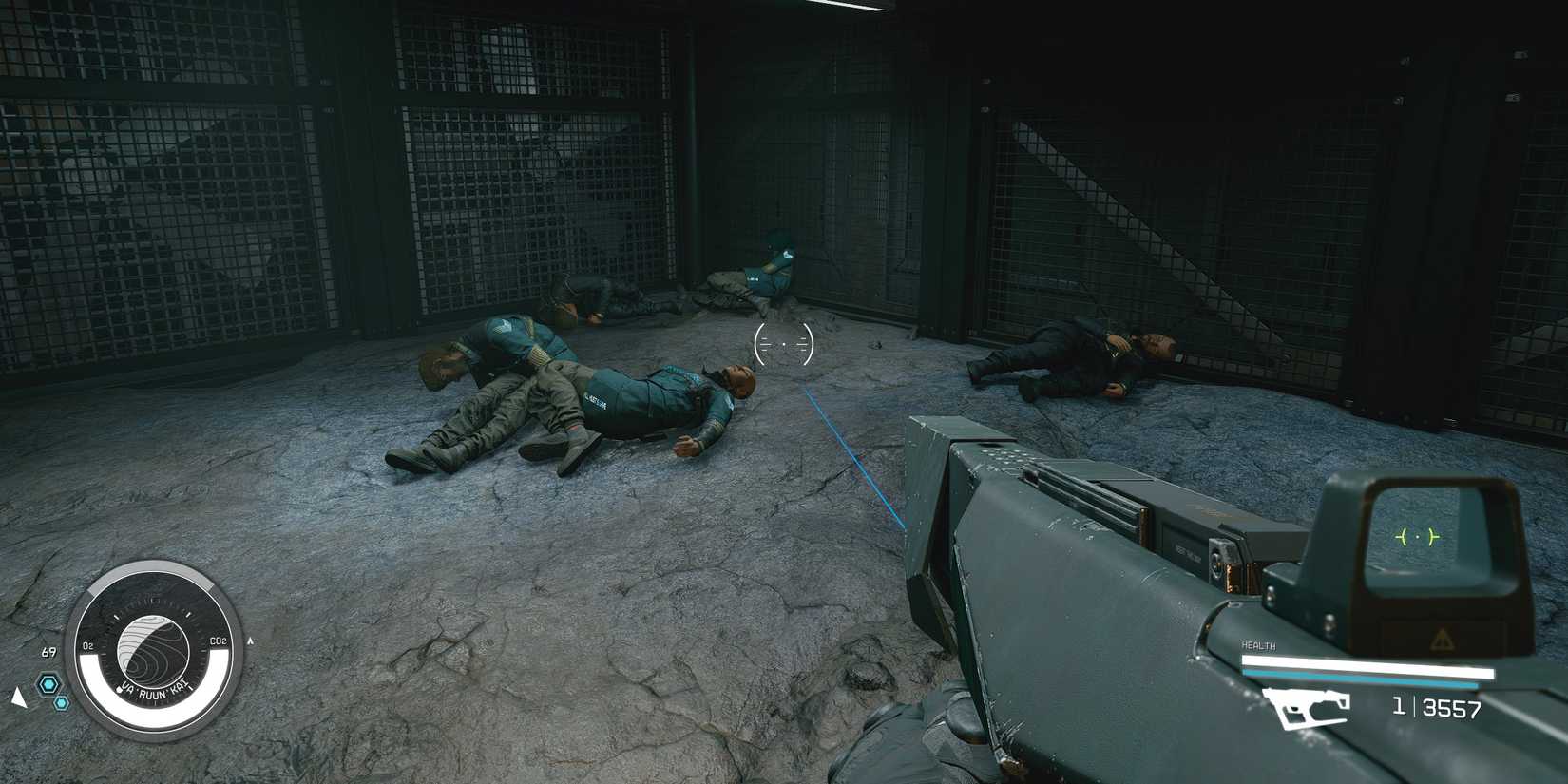Select the white pistol weapon icon
The height and width of the screenshot is (784, 1568).
coord(1307,709)
